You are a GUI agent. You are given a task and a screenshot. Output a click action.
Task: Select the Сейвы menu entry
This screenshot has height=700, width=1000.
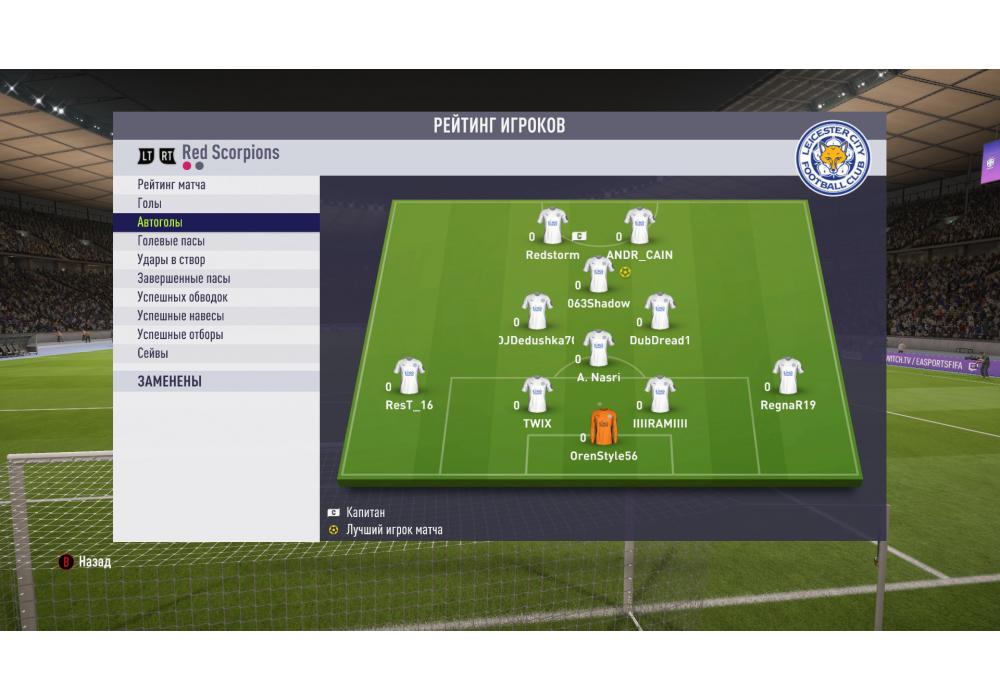152,353
